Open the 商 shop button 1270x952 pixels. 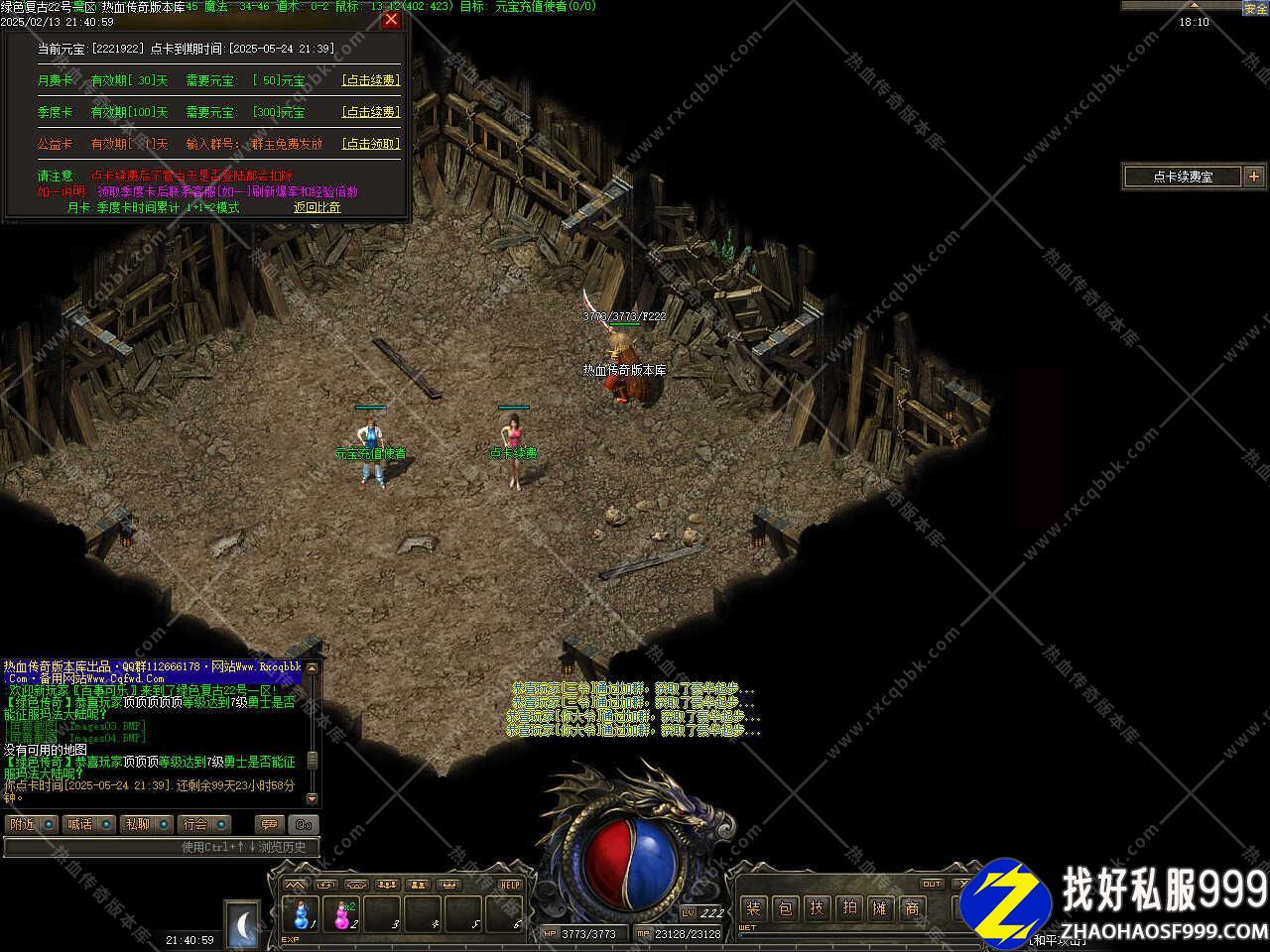coord(912,907)
